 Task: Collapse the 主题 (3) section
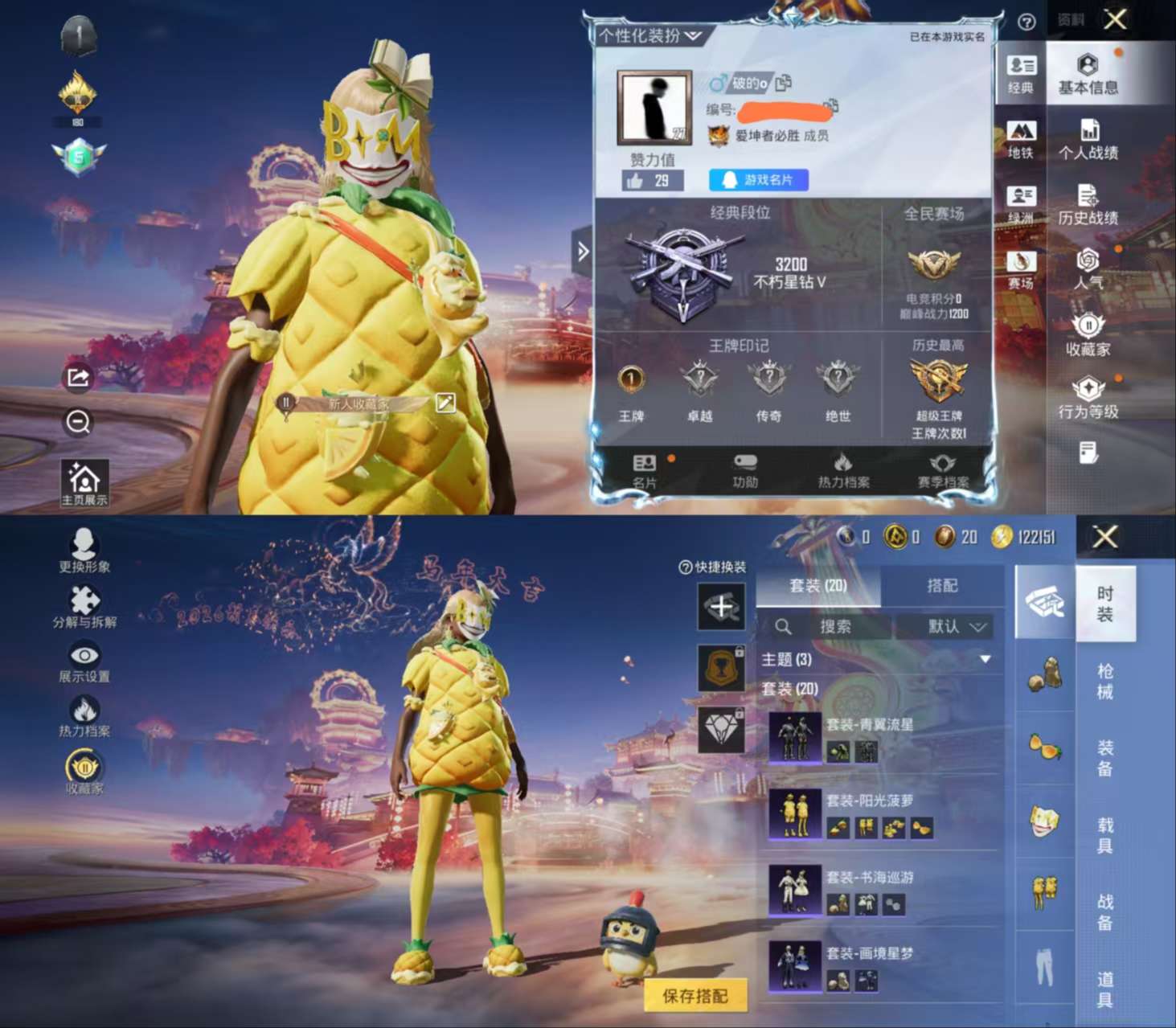pyautogui.click(x=985, y=657)
